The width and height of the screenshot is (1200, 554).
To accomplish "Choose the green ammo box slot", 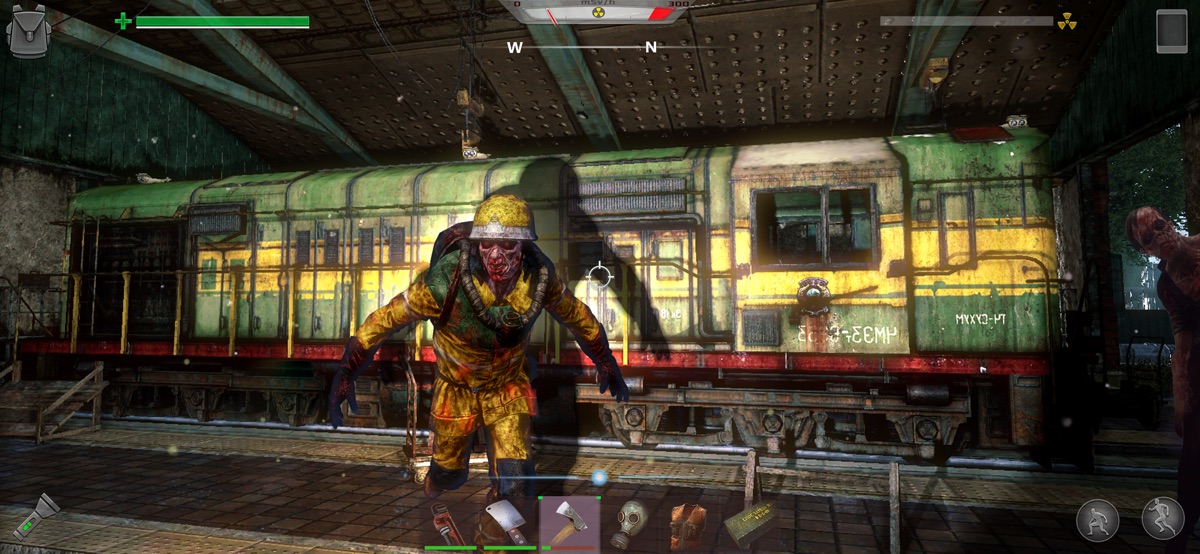I will (748, 523).
